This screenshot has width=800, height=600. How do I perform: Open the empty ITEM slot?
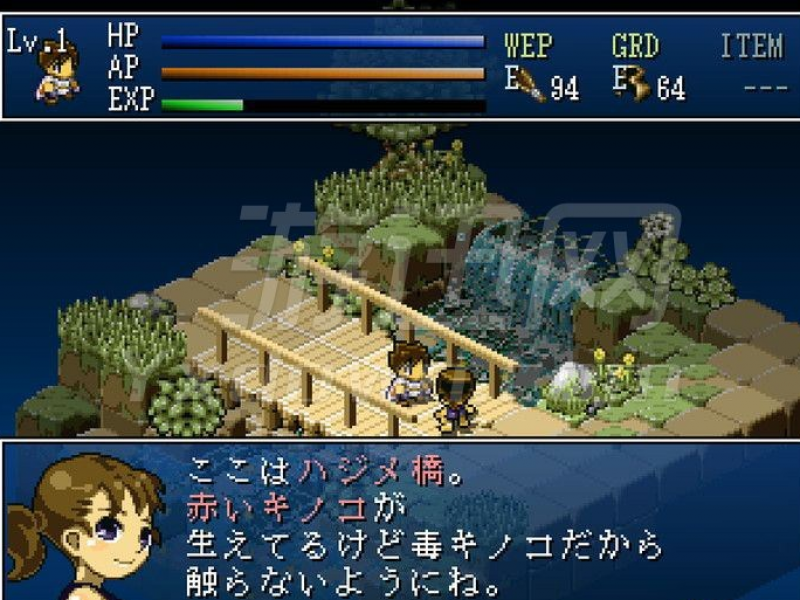[765, 86]
